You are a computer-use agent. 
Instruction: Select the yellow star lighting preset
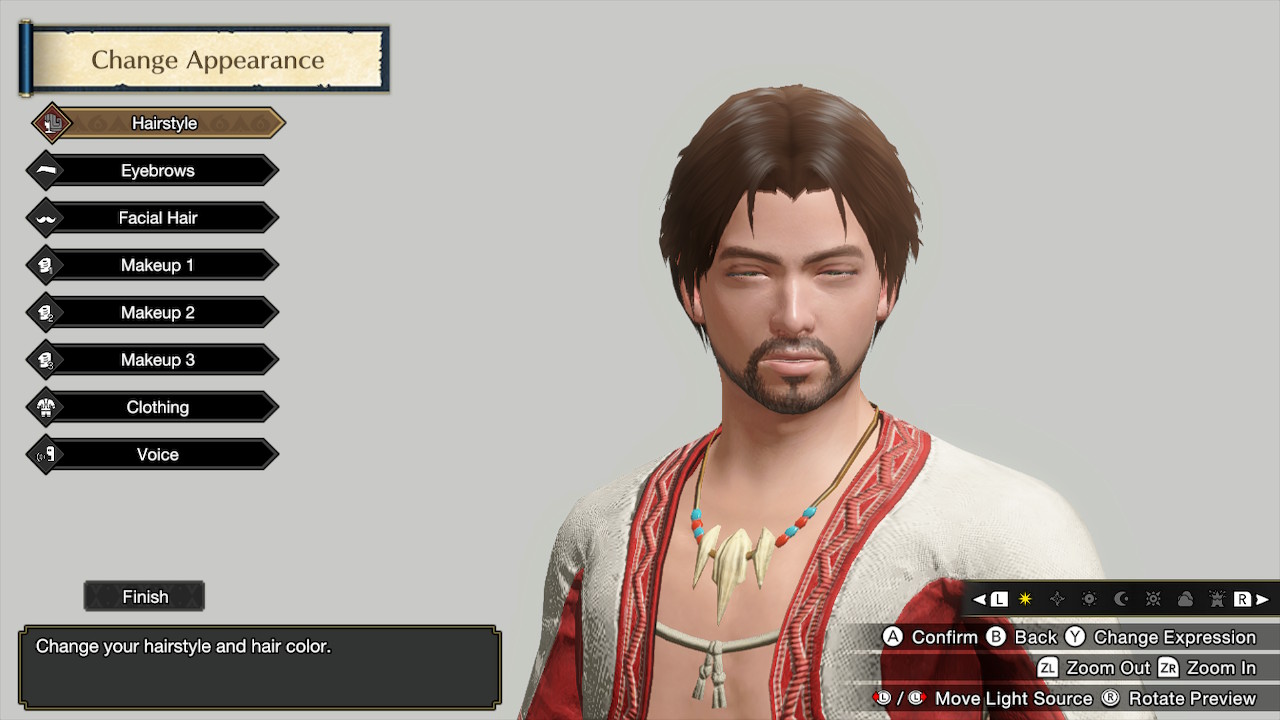pyautogui.click(x=1025, y=599)
